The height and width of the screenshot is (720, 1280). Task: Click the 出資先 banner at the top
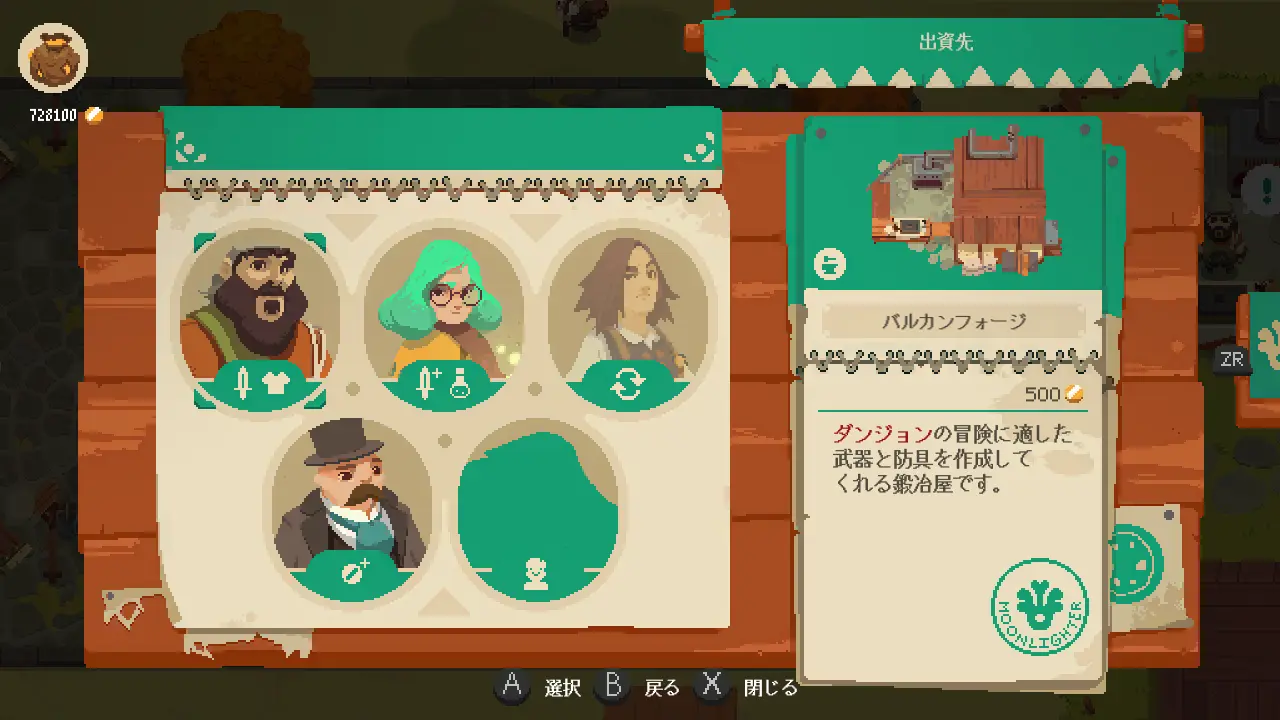[946, 42]
